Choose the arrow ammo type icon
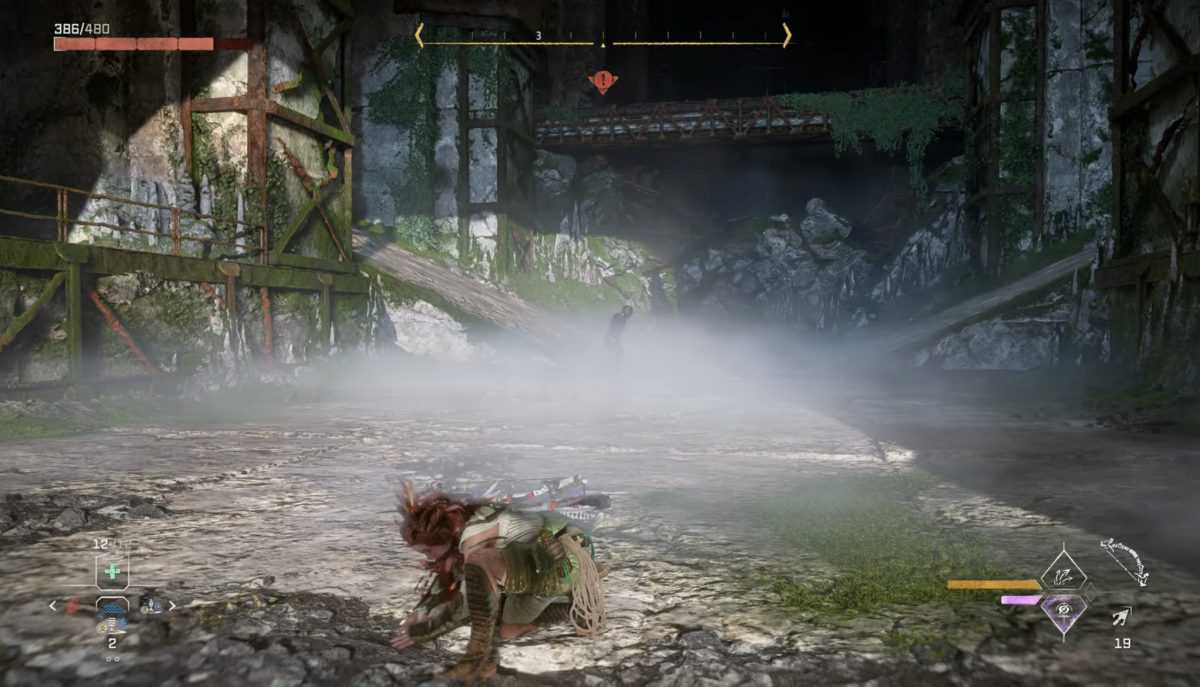Image resolution: width=1200 pixels, height=687 pixels. pyautogui.click(x=1122, y=616)
